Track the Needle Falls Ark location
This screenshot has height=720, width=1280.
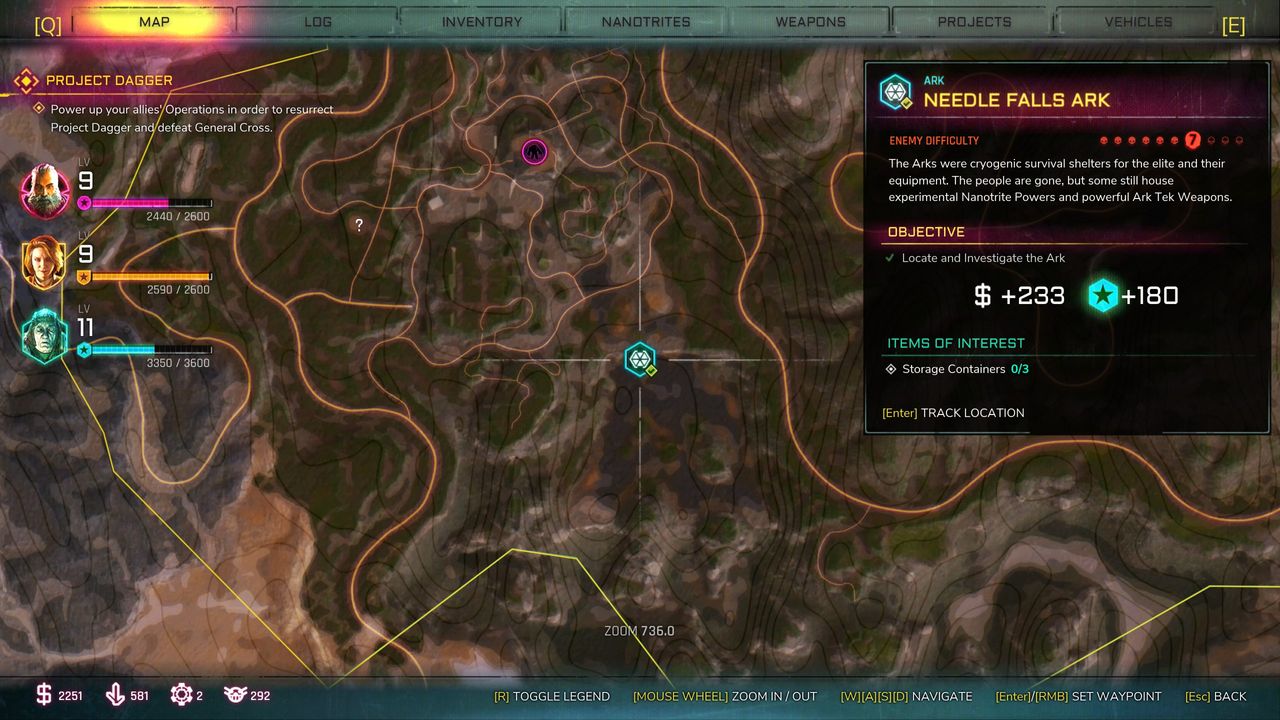coord(953,413)
